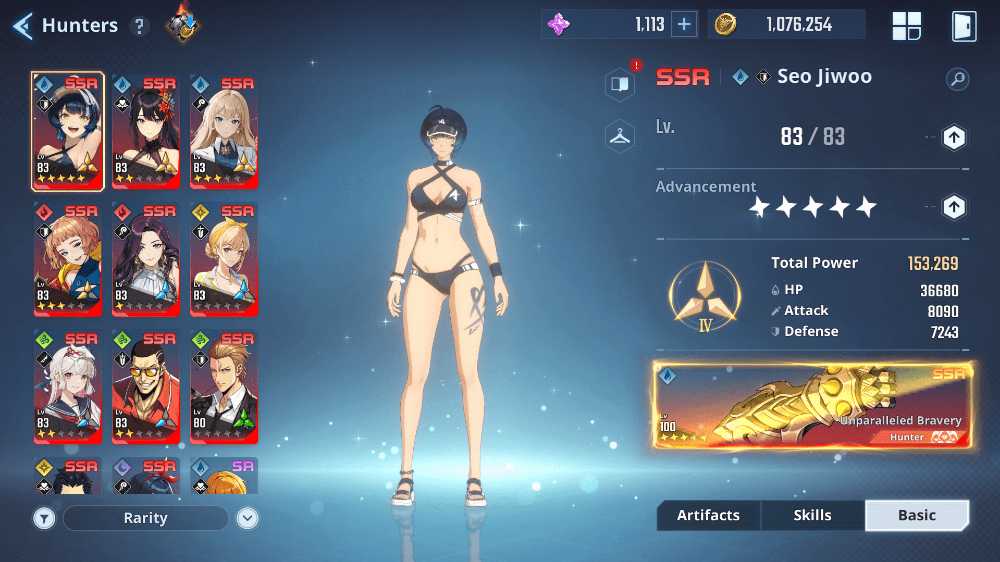Open the Unparalleled Bravery weapon panel
This screenshot has height=562, width=1000.
tap(811, 405)
